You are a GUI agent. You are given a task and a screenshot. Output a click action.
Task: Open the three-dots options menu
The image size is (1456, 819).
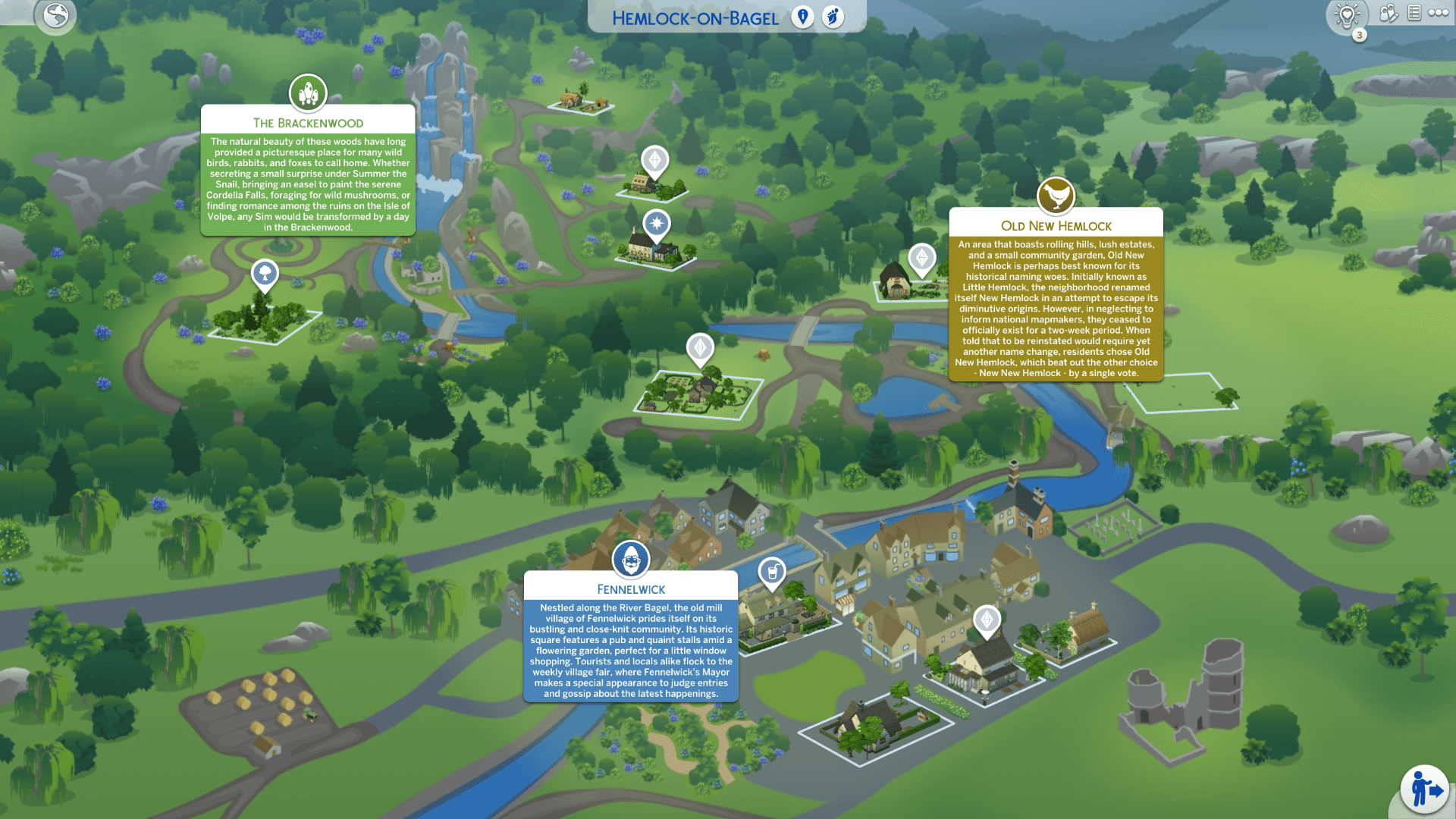coord(1439,13)
